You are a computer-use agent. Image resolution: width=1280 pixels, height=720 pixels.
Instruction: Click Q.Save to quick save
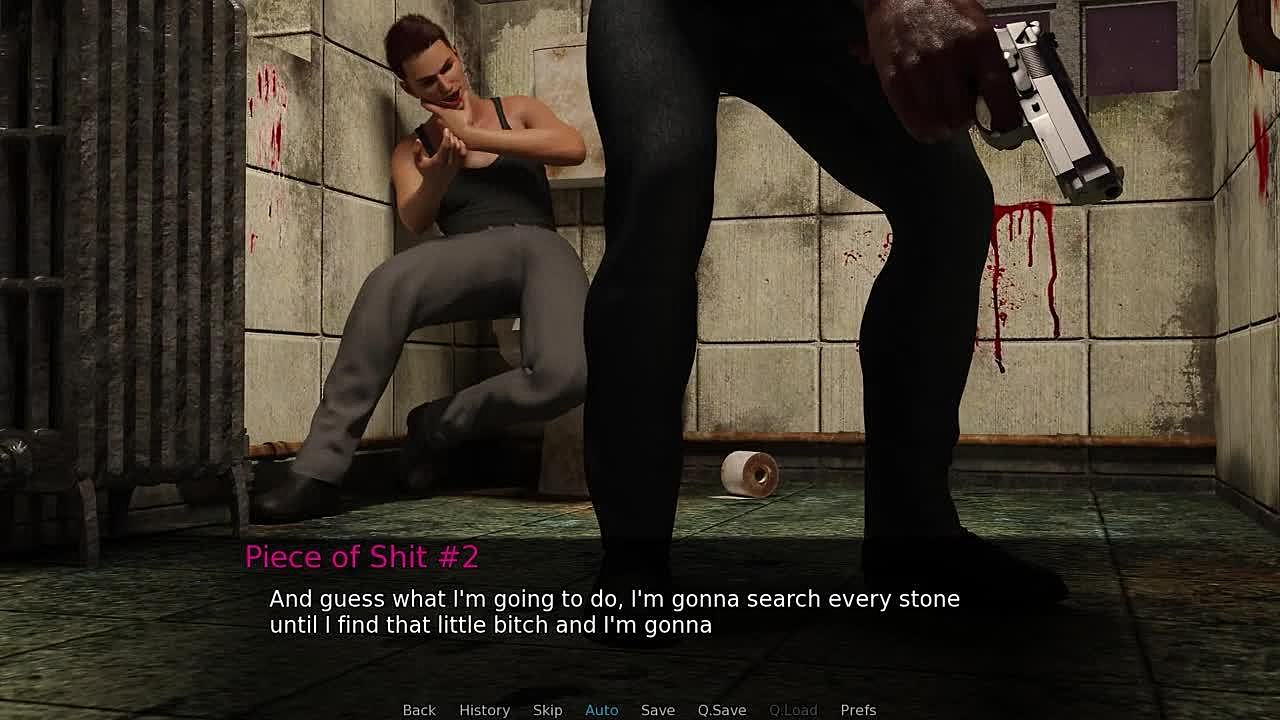(x=722, y=710)
